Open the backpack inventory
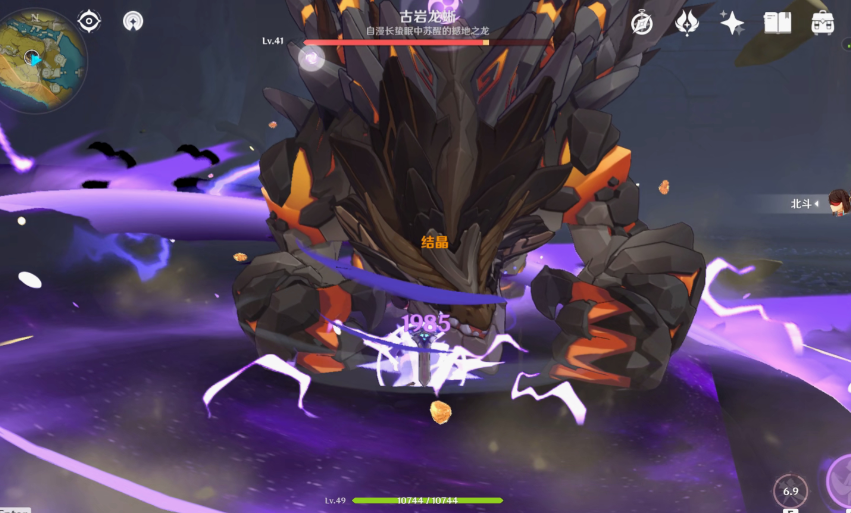 pyautogui.click(x=823, y=23)
